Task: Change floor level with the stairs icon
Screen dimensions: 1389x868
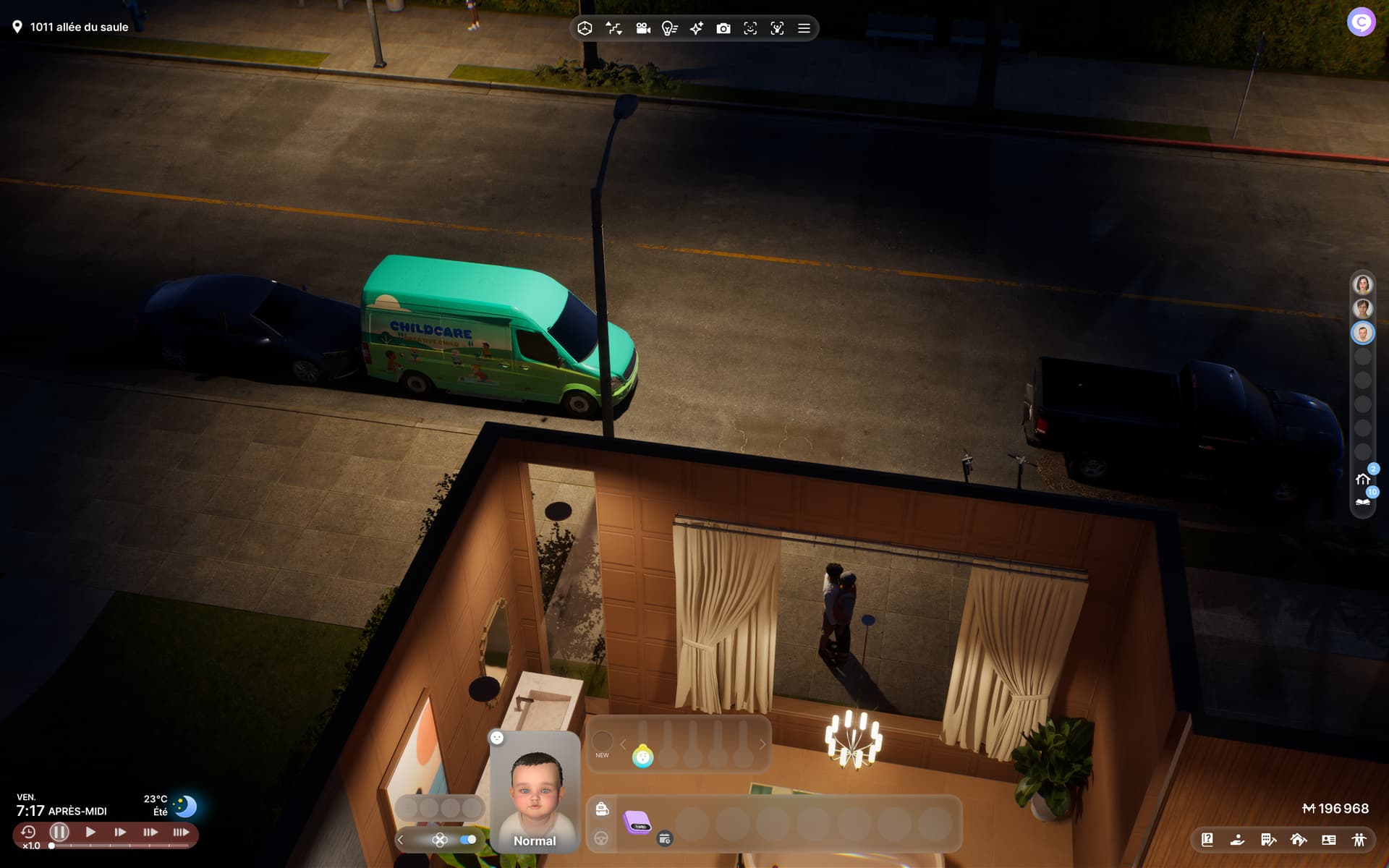Action: click(613, 28)
